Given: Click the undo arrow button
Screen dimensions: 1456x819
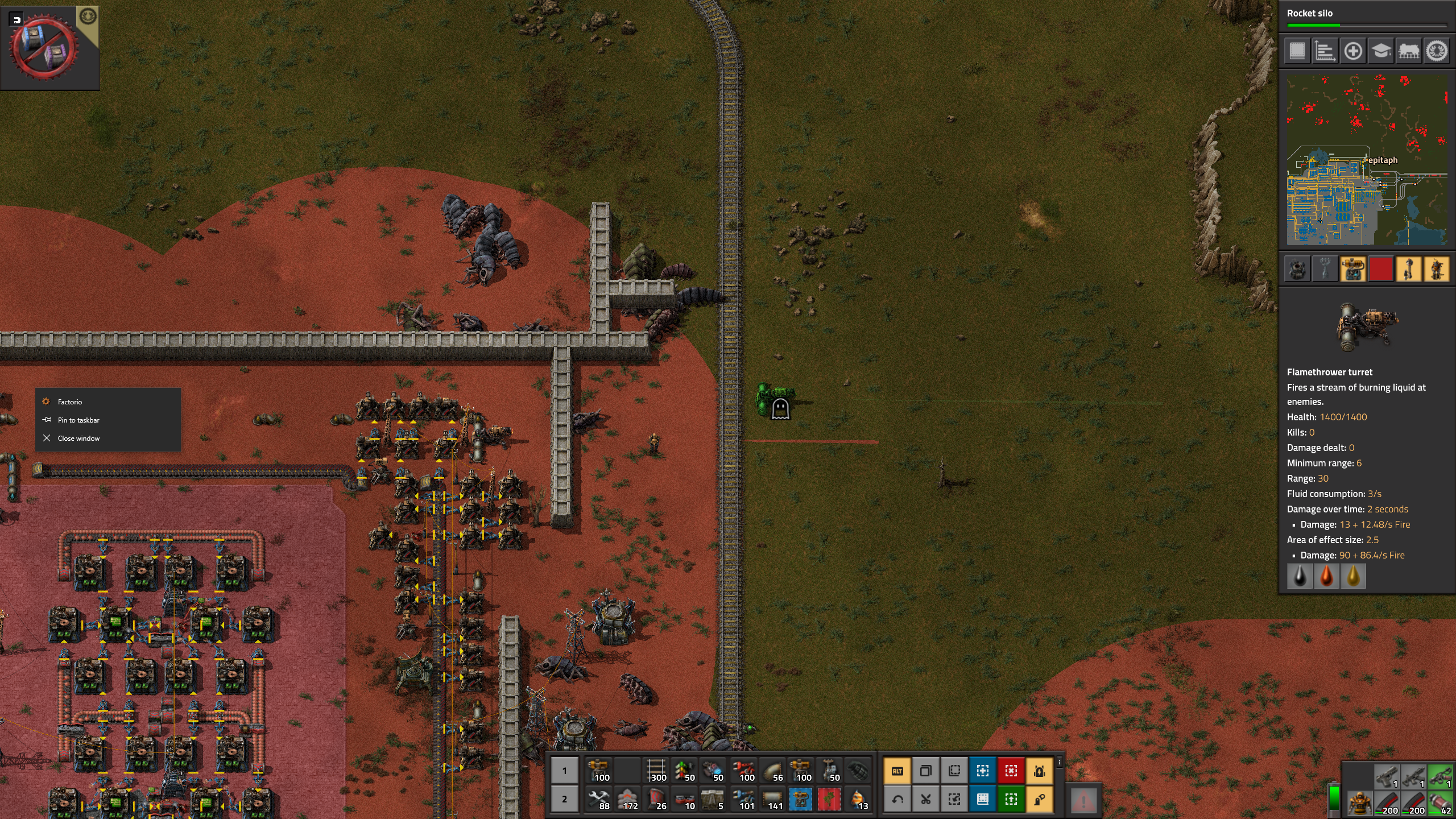Looking at the screenshot, I should tap(897, 800).
